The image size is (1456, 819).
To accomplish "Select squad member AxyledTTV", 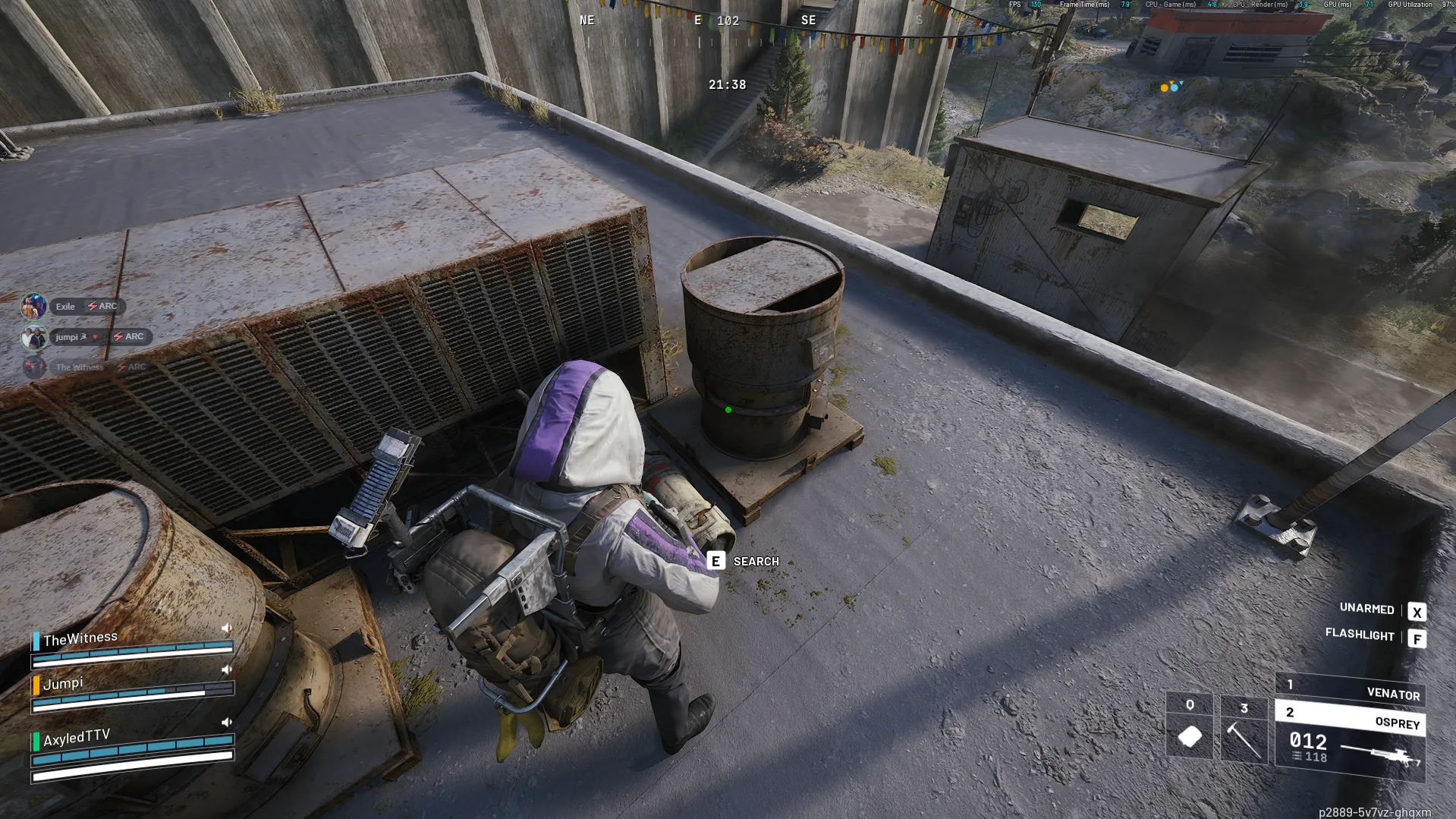I will tap(77, 737).
